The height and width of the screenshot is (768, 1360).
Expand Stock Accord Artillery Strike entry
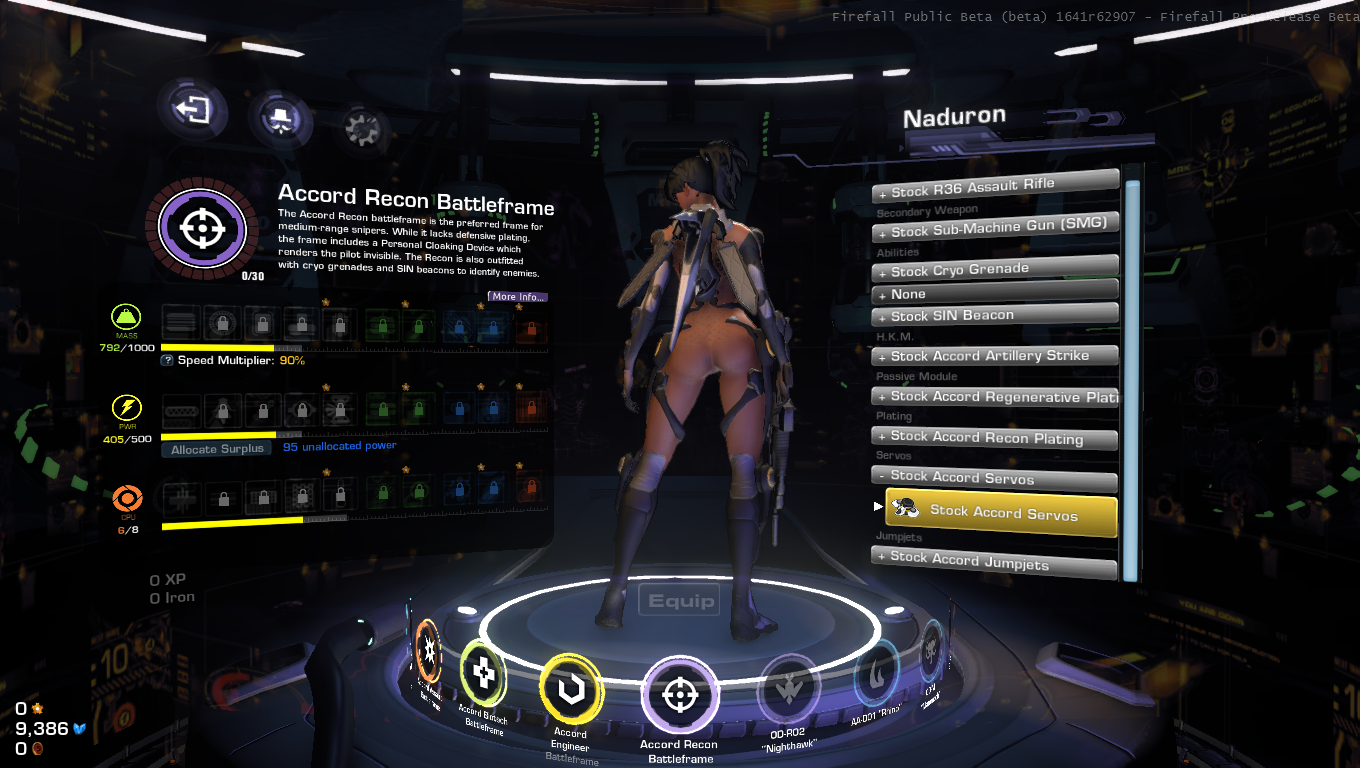994,356
